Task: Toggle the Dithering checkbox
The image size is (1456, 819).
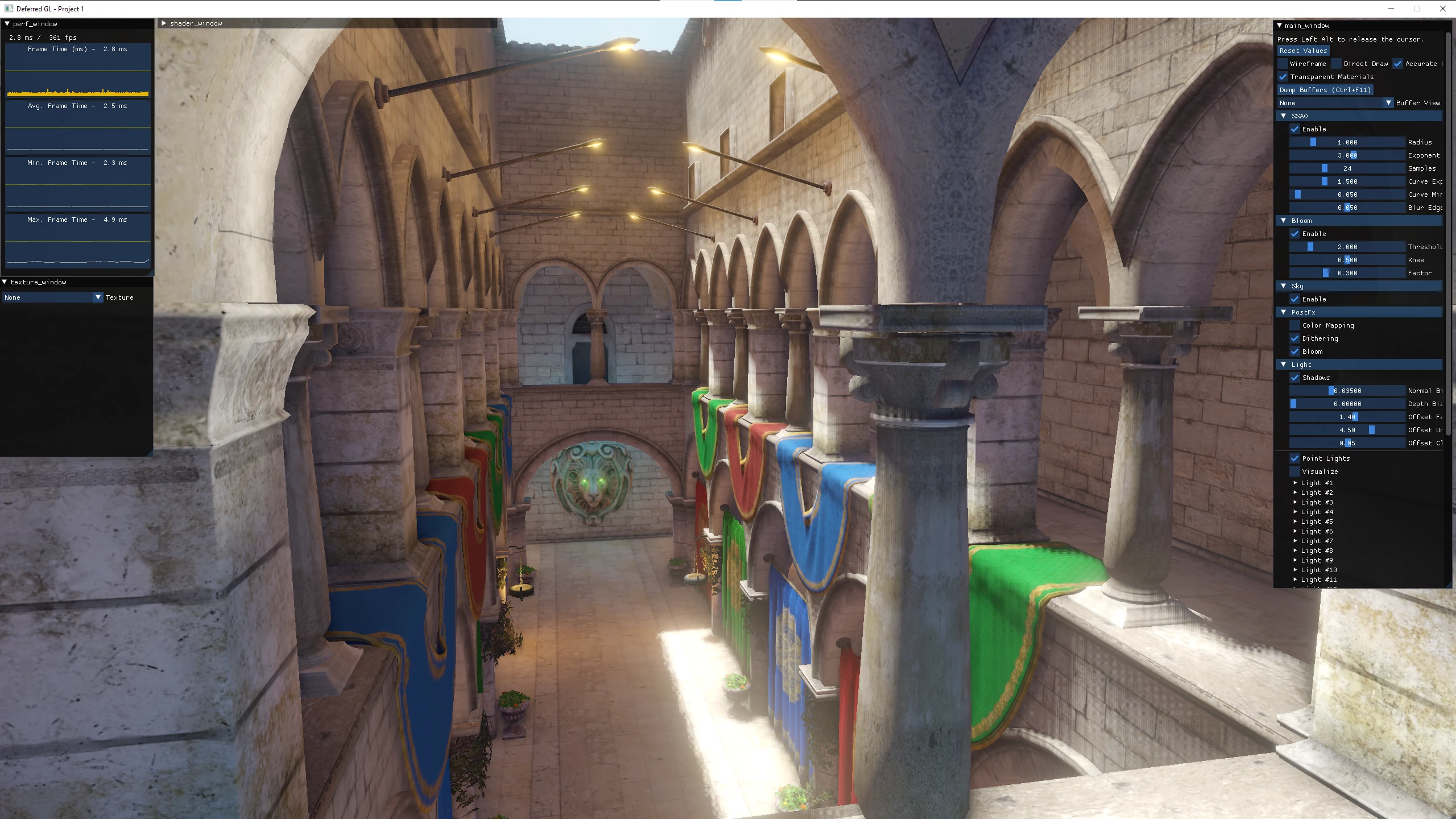Action: [x=1295, y=338]
